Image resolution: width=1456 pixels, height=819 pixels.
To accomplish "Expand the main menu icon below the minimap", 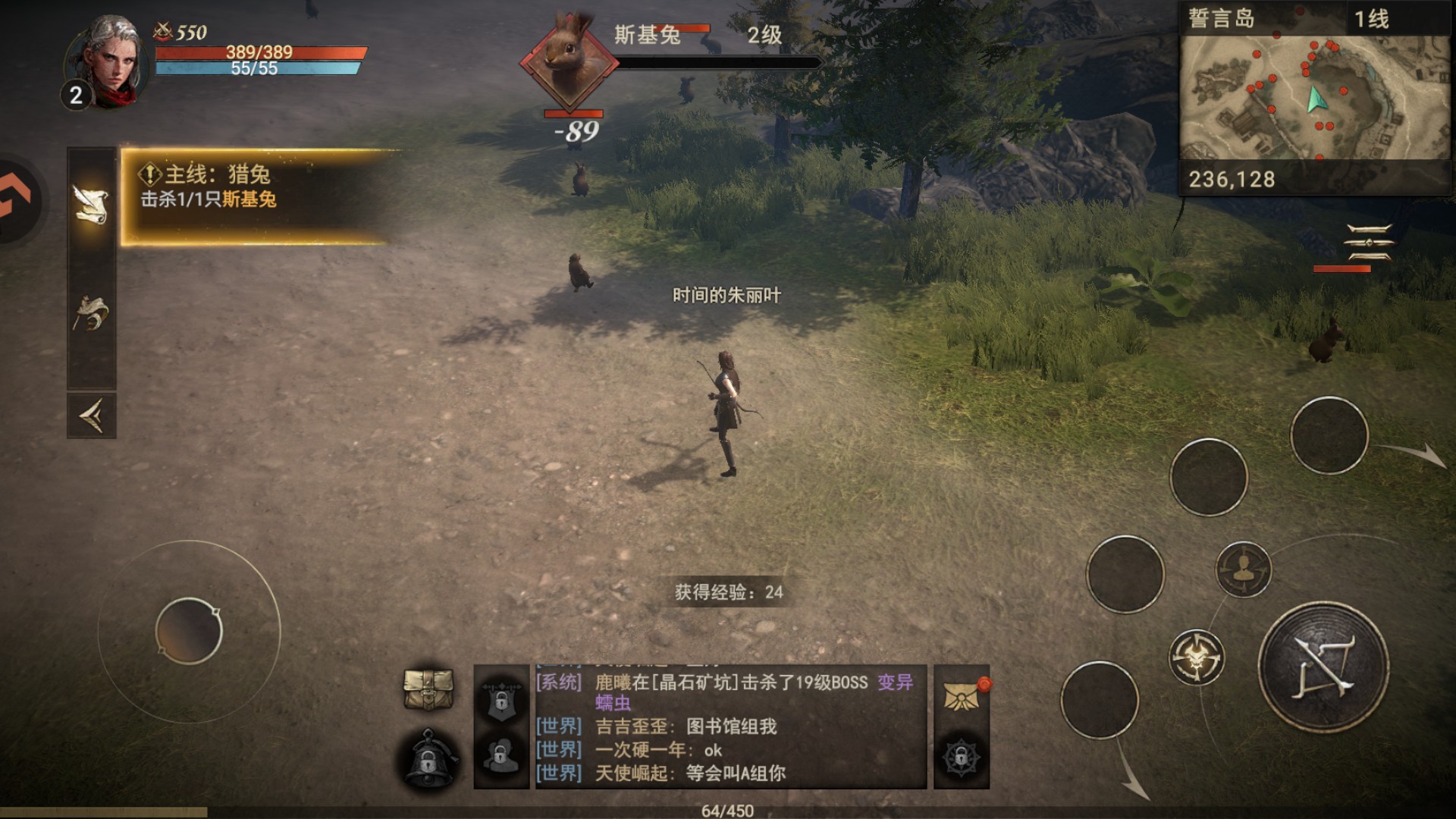I will click(1368, 243).
